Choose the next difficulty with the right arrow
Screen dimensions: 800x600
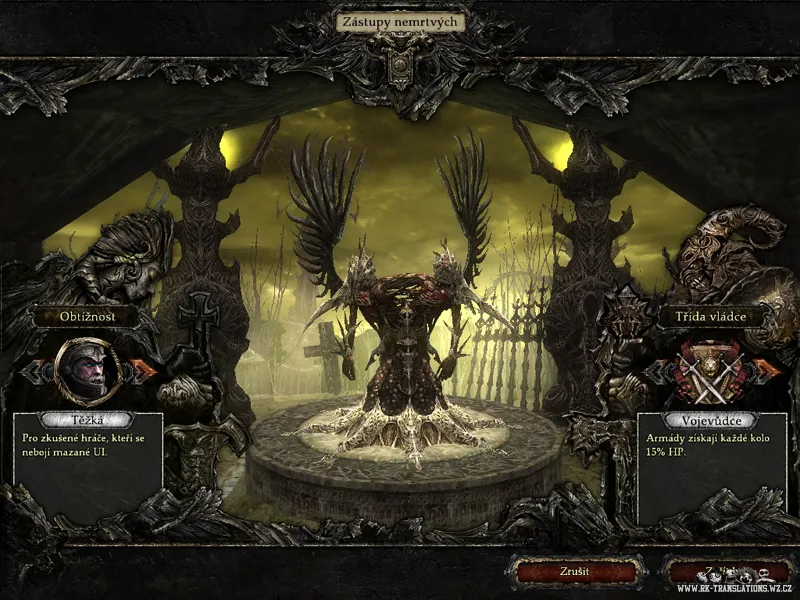pos(142,369)
